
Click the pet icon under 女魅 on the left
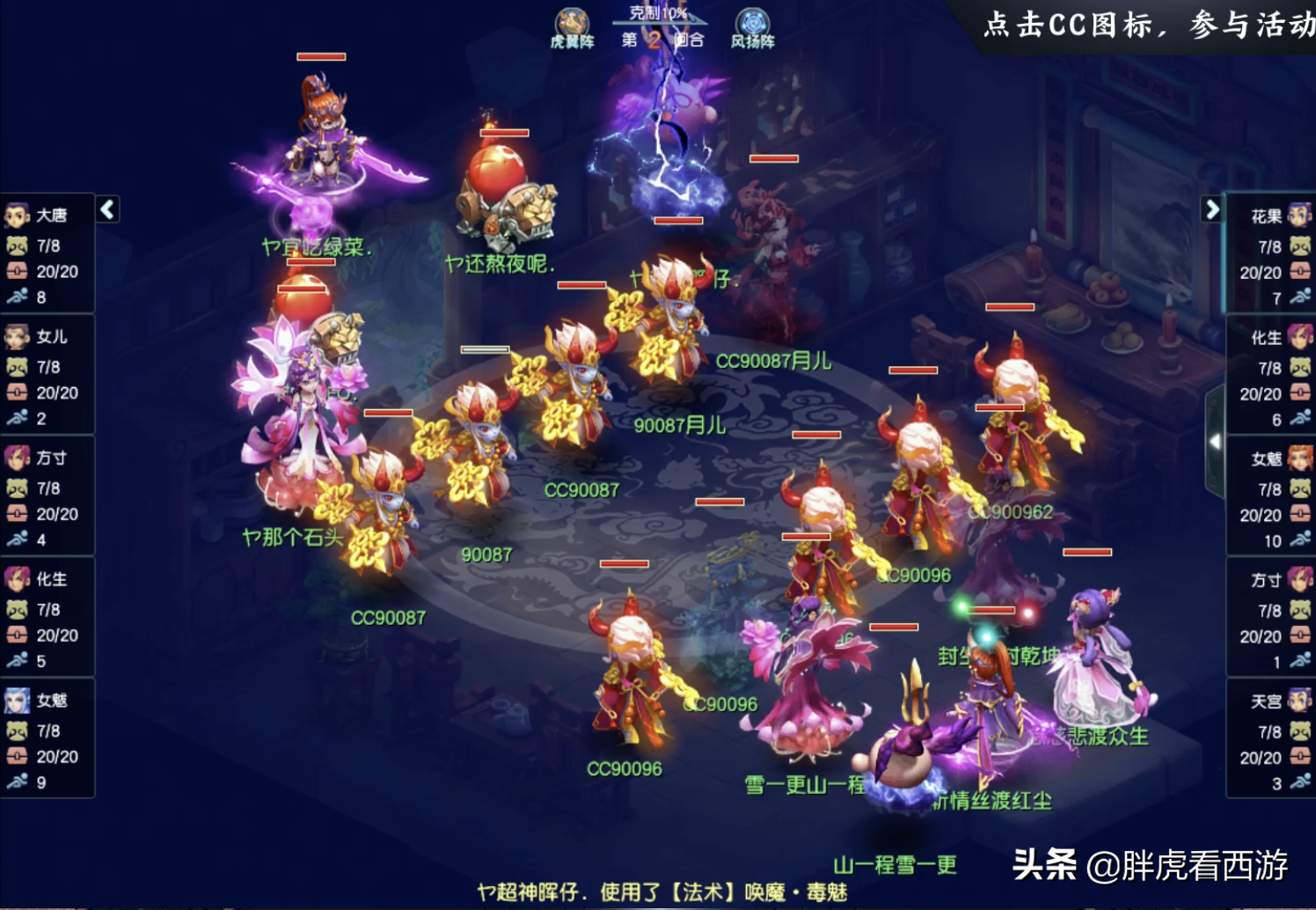tap(18, 731)
